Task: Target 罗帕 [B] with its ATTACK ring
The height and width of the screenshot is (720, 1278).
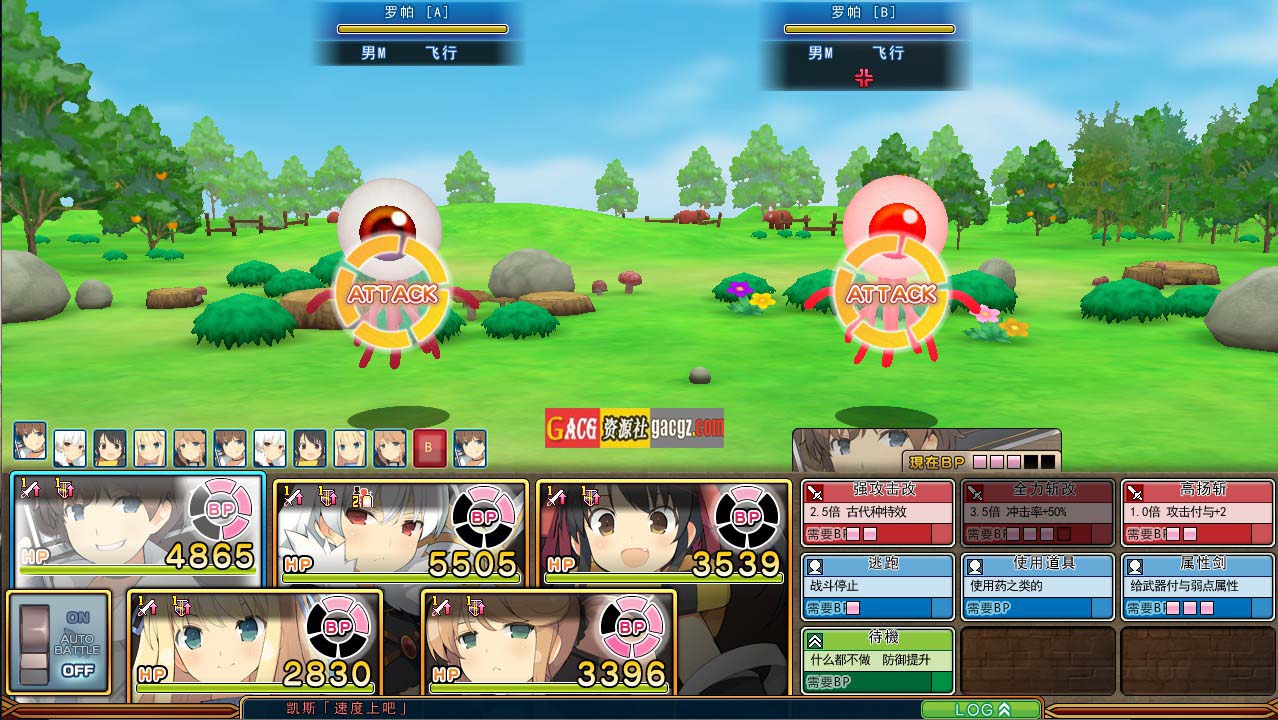Action: 890,294
